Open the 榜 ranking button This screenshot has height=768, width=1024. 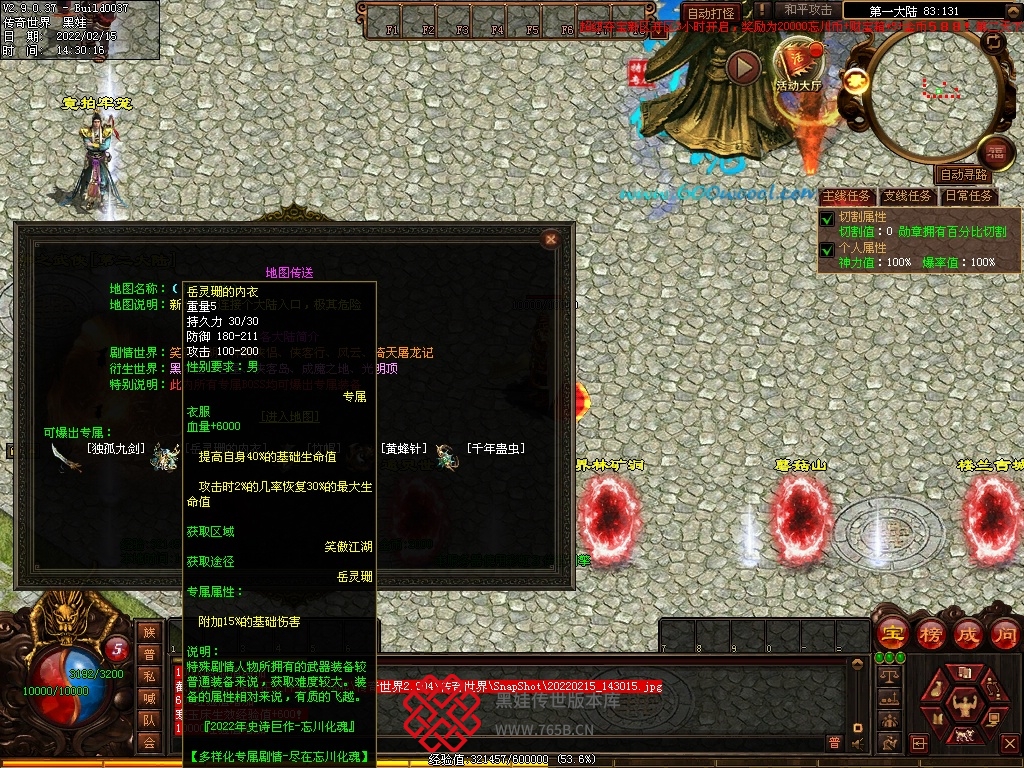pyautogui.click(x=929, y=634)
